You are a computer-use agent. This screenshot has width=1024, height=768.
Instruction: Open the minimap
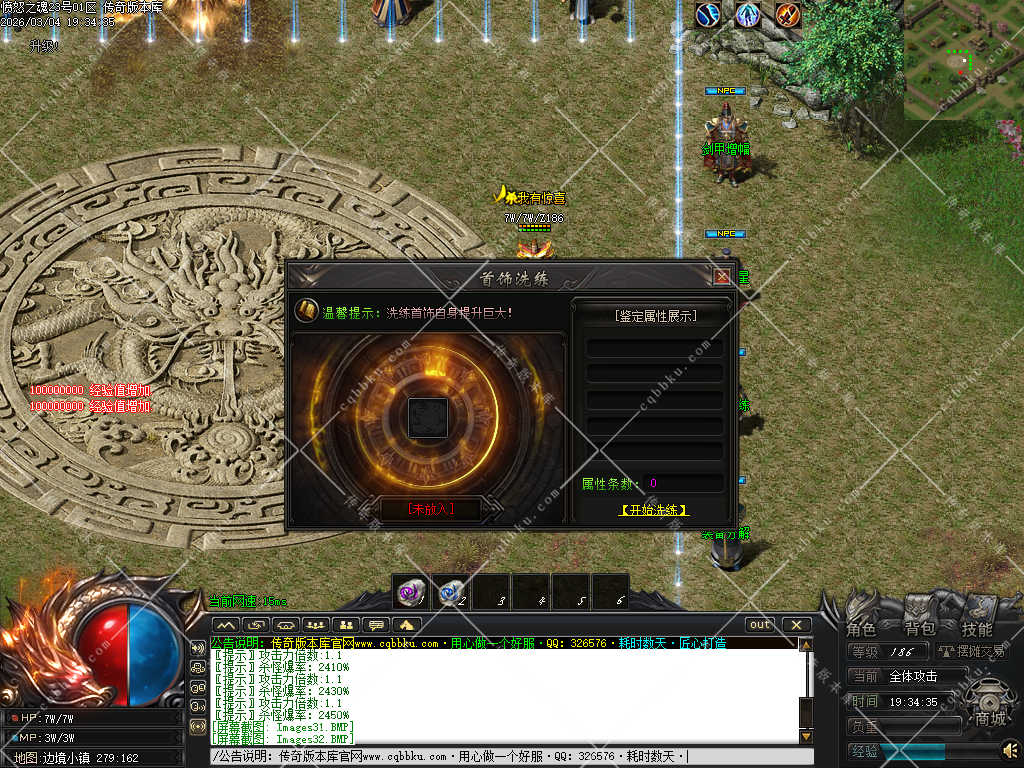[x=963, y=59]
